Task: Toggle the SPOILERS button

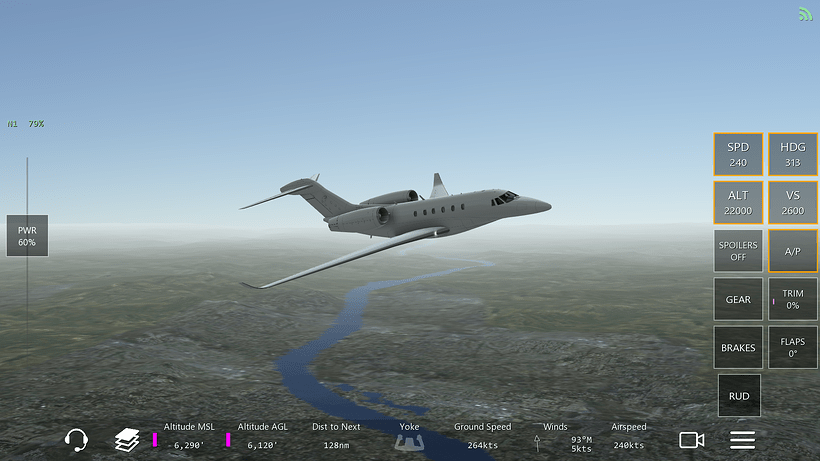Action: click(x=738, y=251)
